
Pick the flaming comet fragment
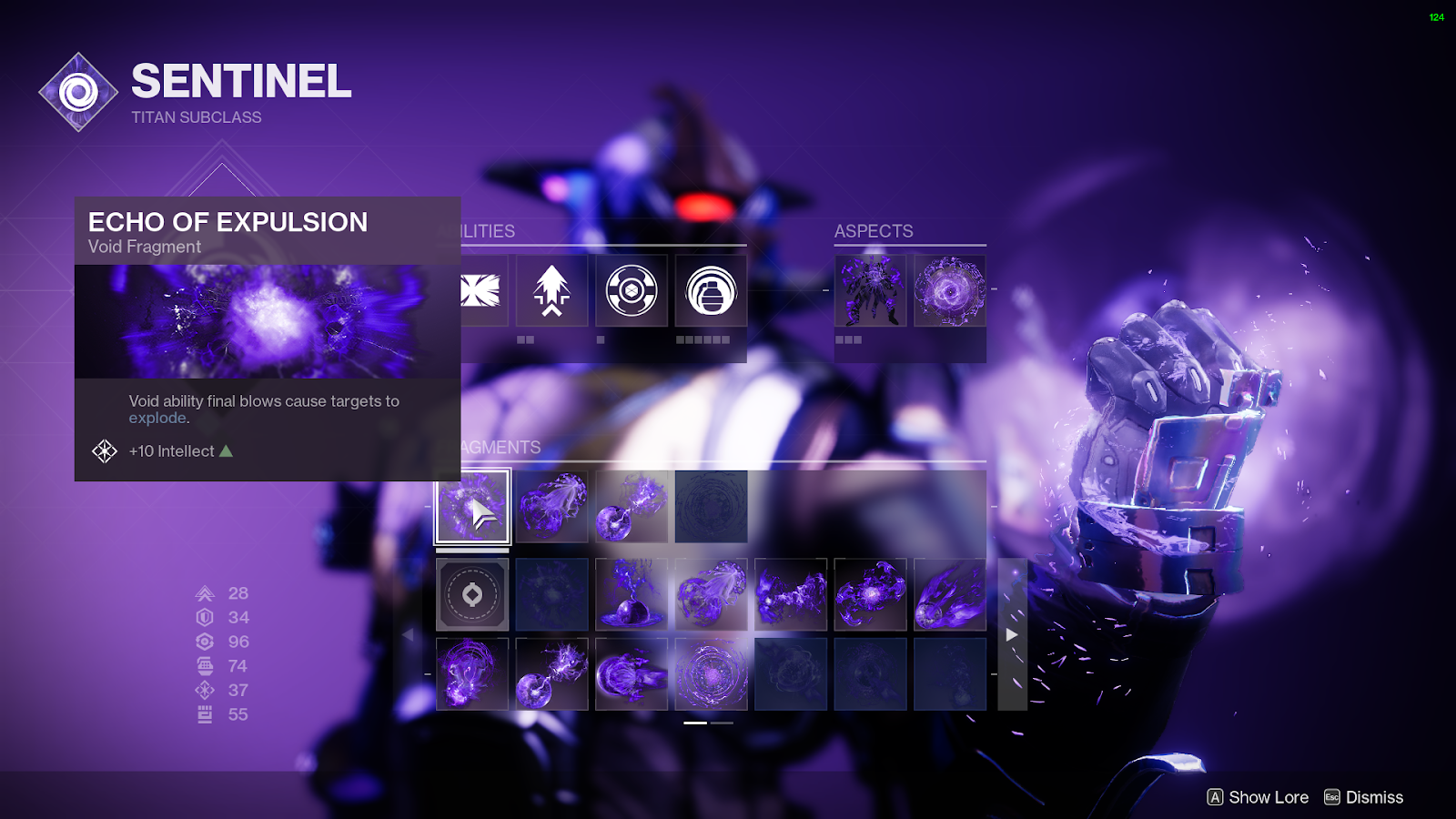click(949, 595)
